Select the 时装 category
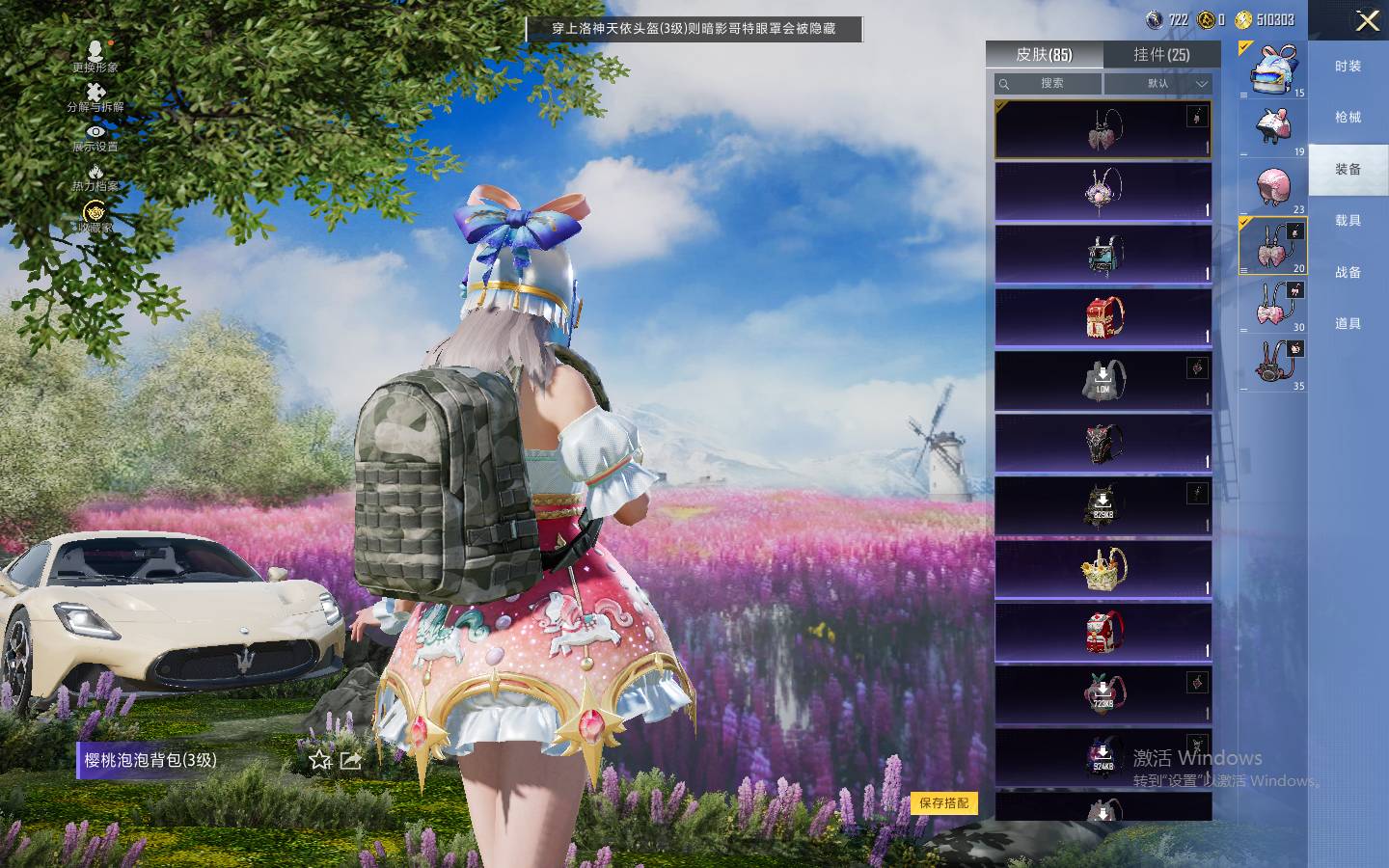 [x=1348, y=67]
